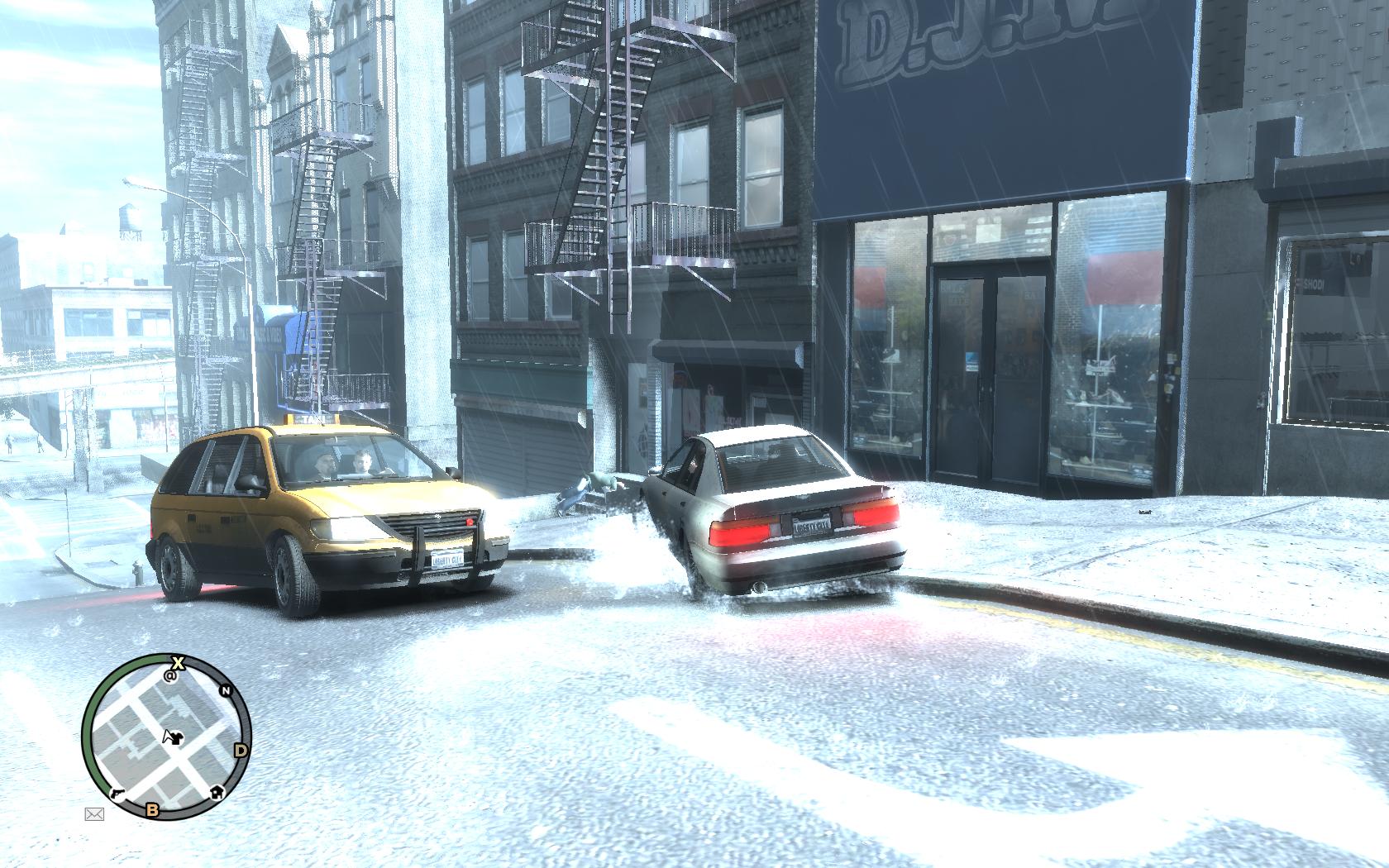Select the @ internet cafe blip on minimap
1389x868 pixels.
(x=172, y=675)
